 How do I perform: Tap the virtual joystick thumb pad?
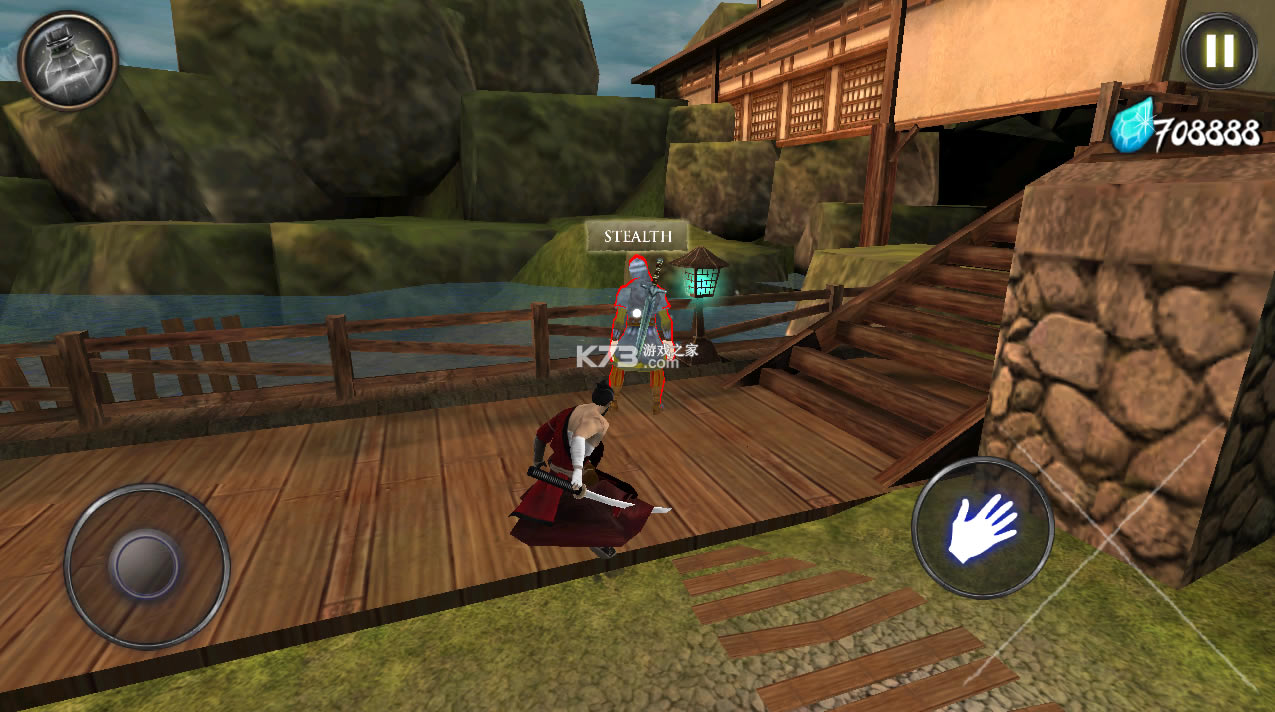click(x=146, y=565)
